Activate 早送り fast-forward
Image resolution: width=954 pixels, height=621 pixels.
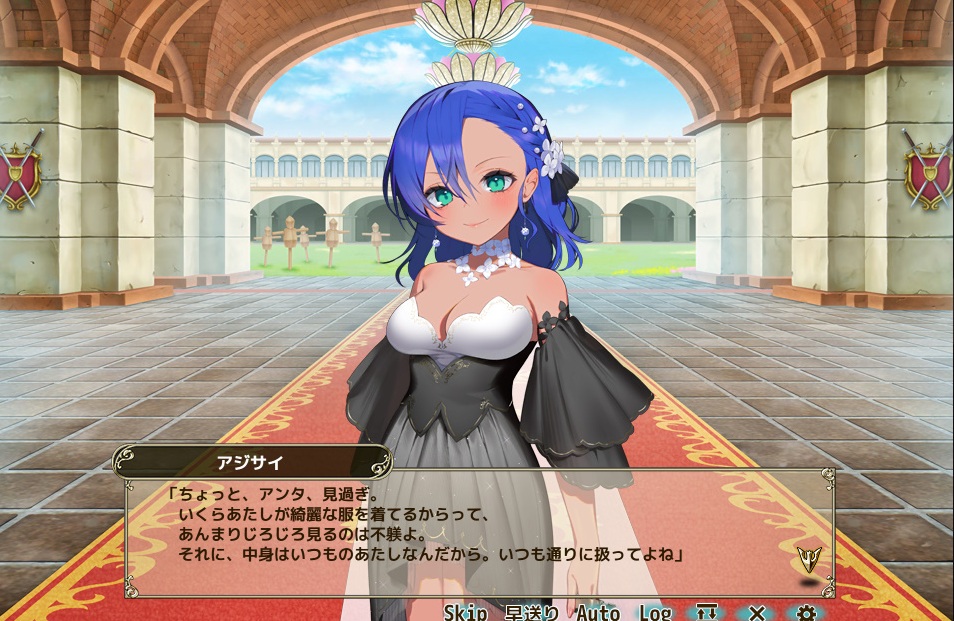click(531, 612)
